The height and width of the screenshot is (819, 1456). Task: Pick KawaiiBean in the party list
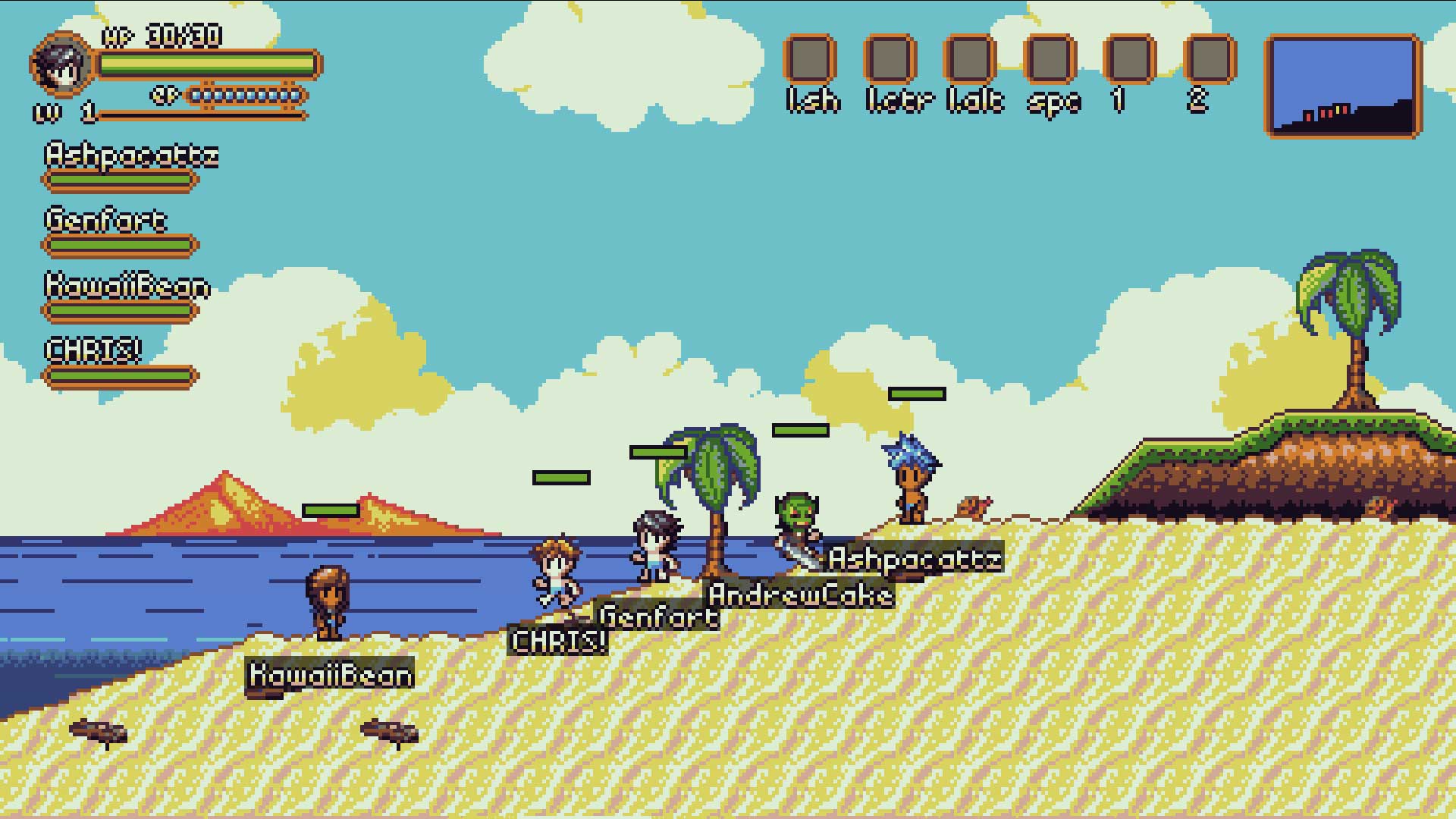pos(127,287)
